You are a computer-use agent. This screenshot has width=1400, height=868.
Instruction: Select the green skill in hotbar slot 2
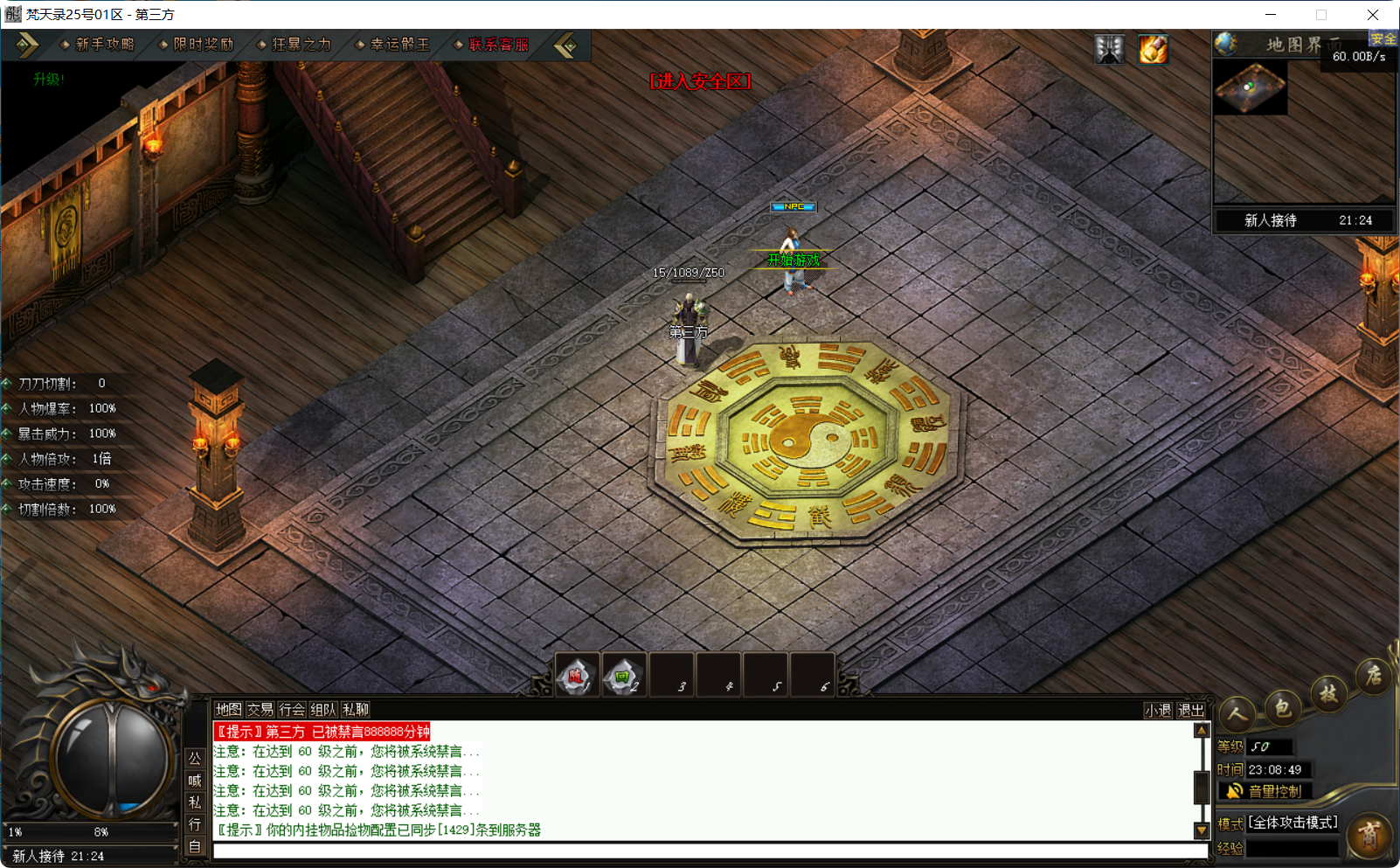pyautogui.click(x=623, y=675)
